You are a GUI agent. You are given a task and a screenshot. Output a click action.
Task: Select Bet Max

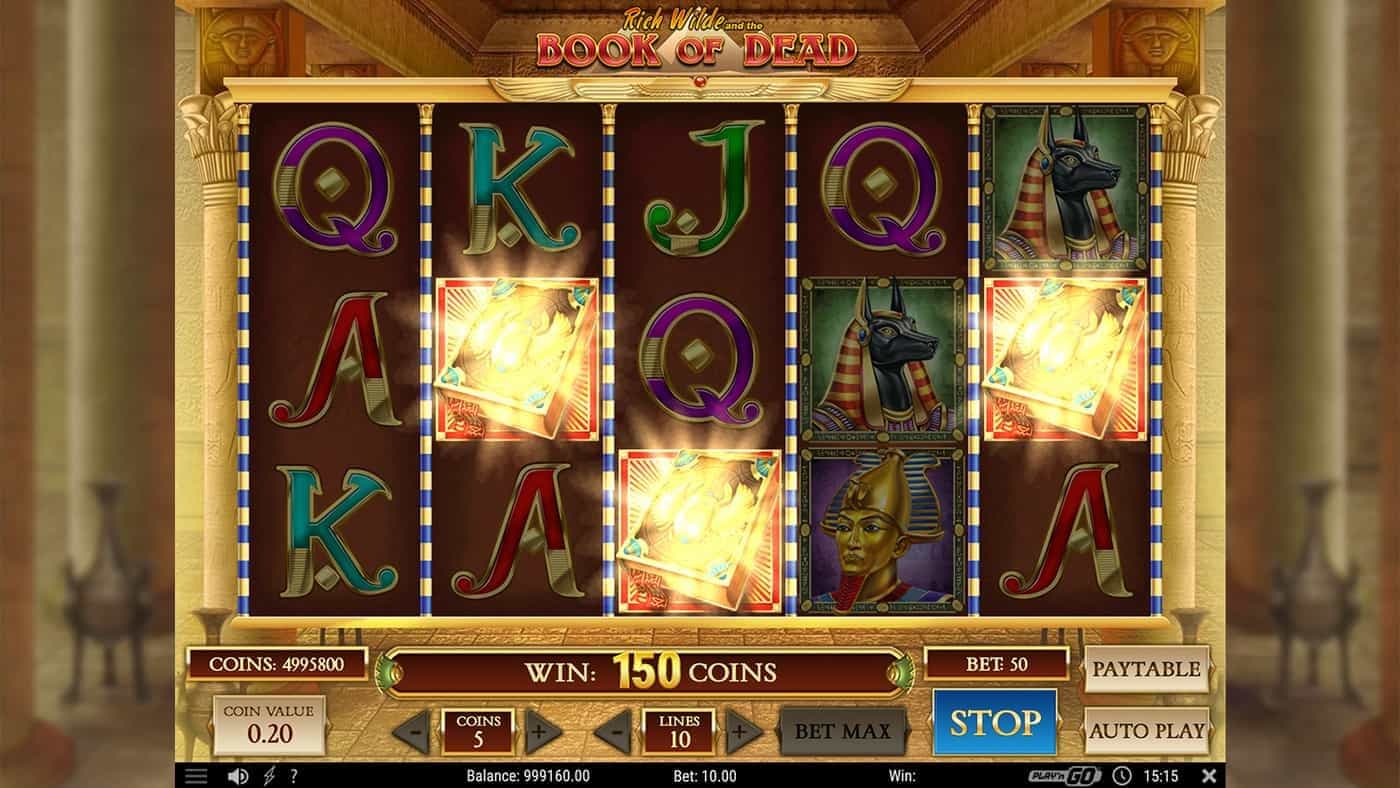coord(842,731)
